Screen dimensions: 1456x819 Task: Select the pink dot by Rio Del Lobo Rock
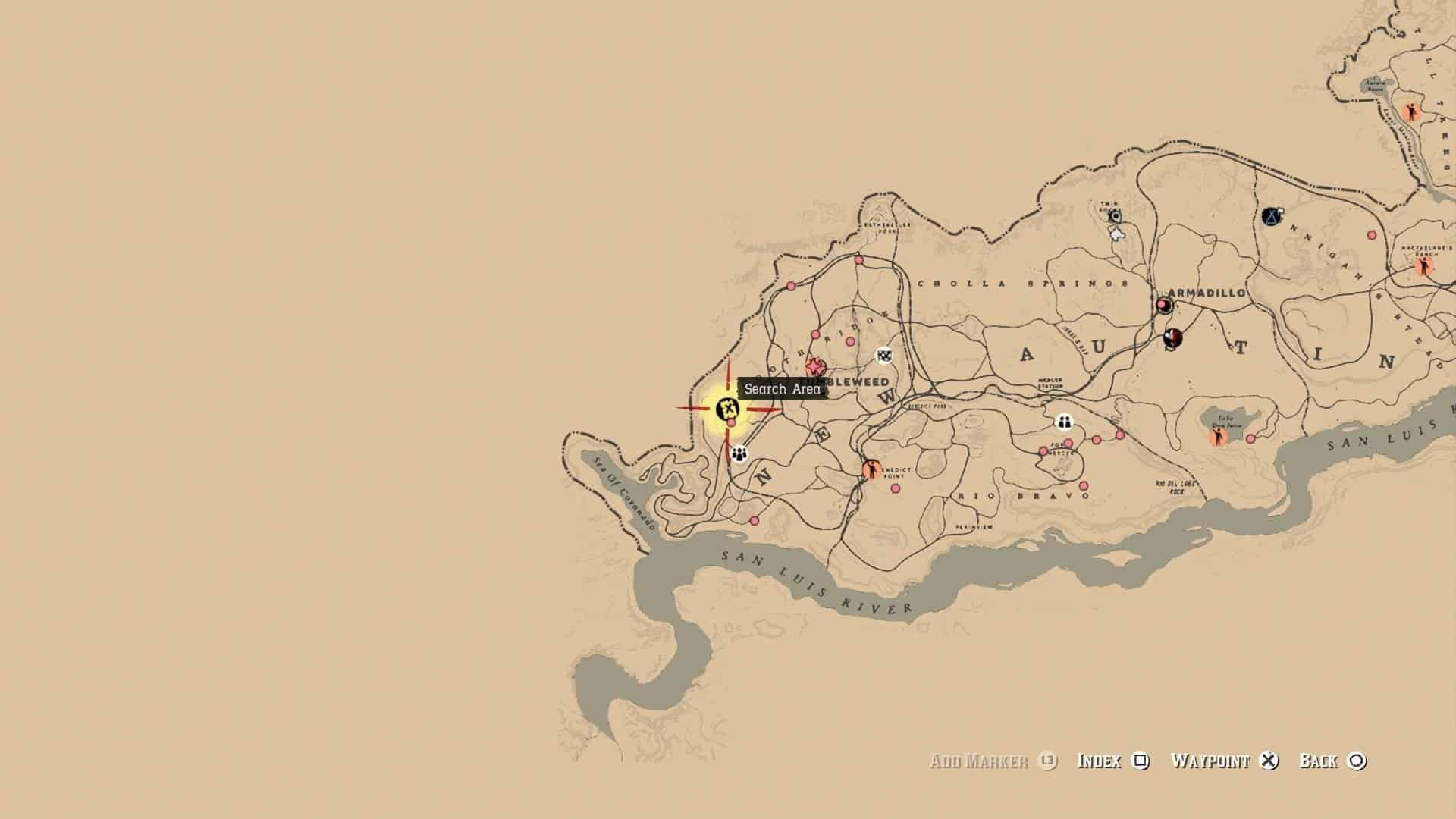point(1250,440)
